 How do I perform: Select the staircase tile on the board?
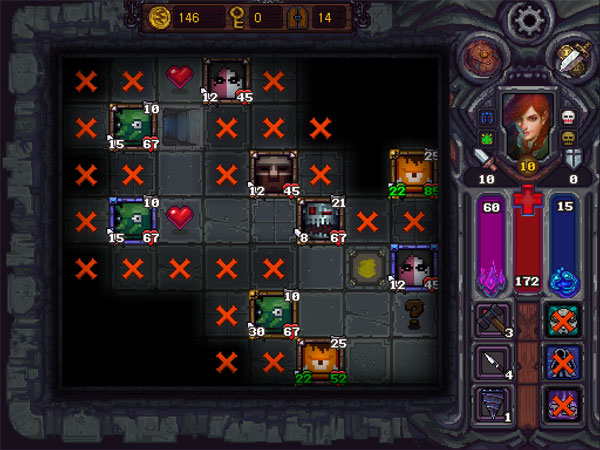coord(180,128)
